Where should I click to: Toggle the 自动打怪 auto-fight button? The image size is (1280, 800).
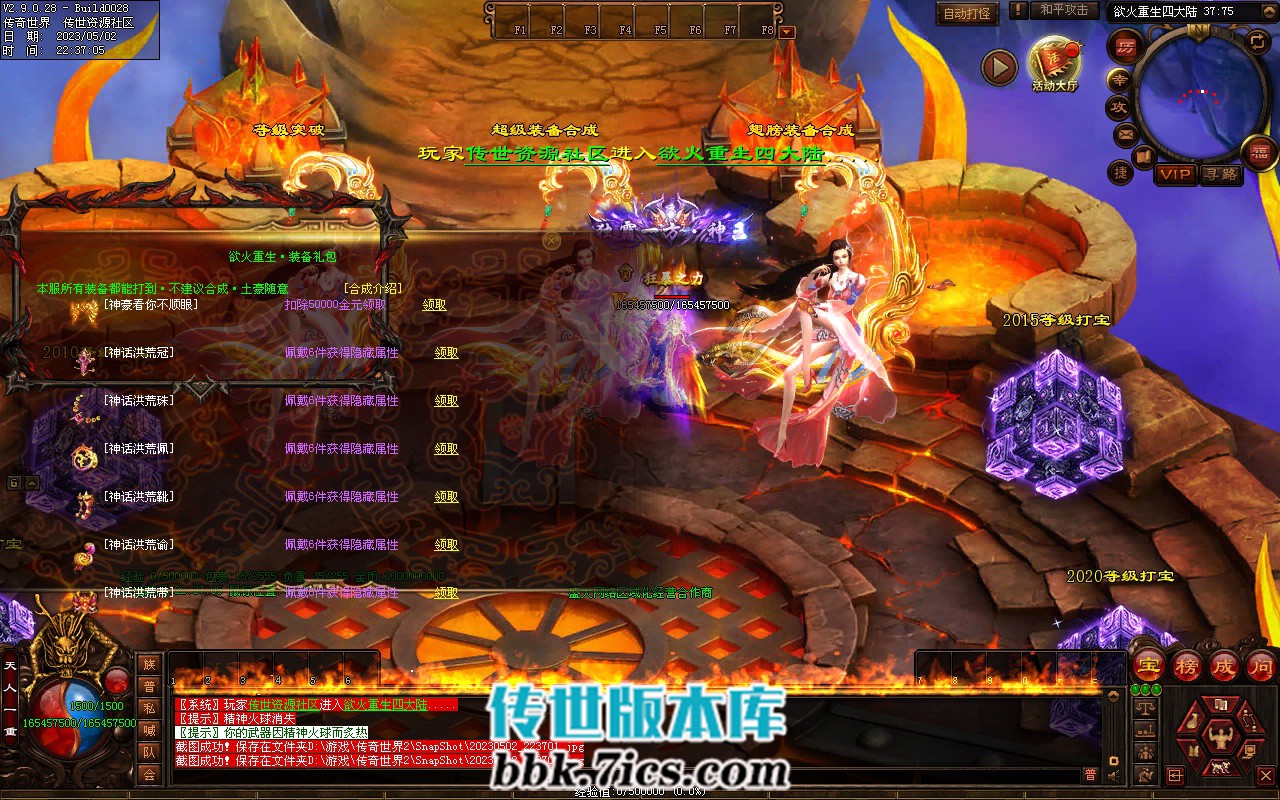point(967,13)
